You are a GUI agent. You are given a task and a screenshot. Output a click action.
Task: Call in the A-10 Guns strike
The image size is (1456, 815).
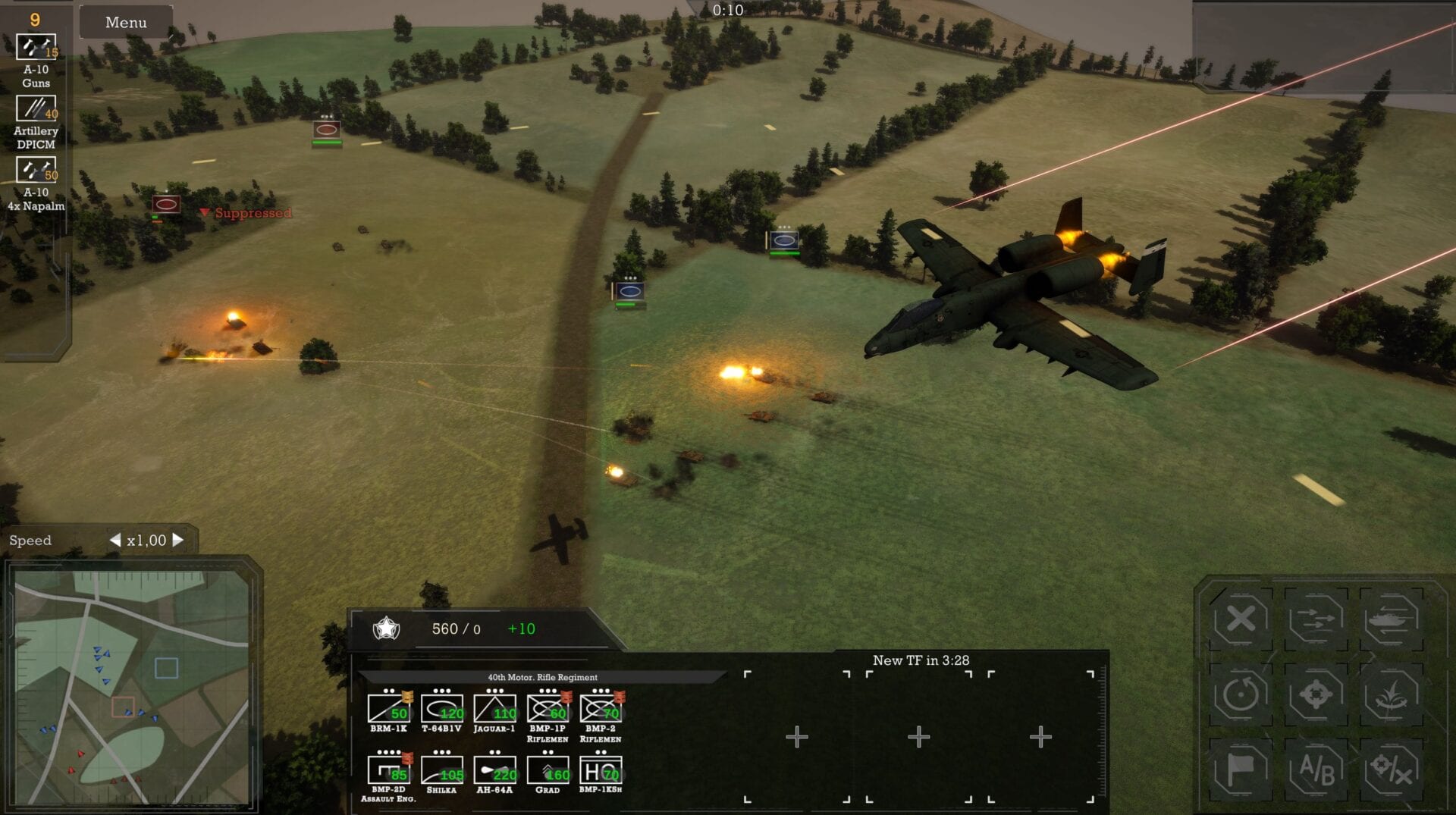(x=36, y=48)
